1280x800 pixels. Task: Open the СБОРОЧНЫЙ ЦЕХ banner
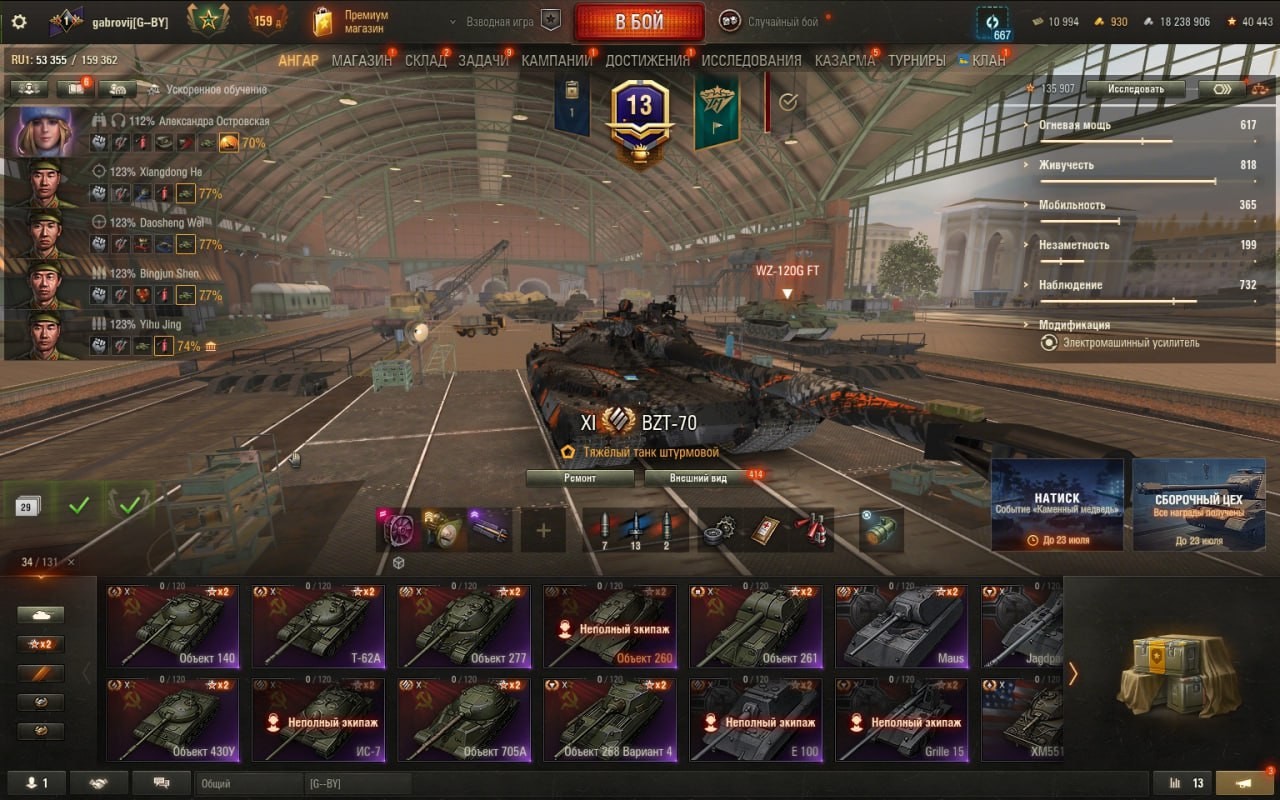[x=1199, y=505]
